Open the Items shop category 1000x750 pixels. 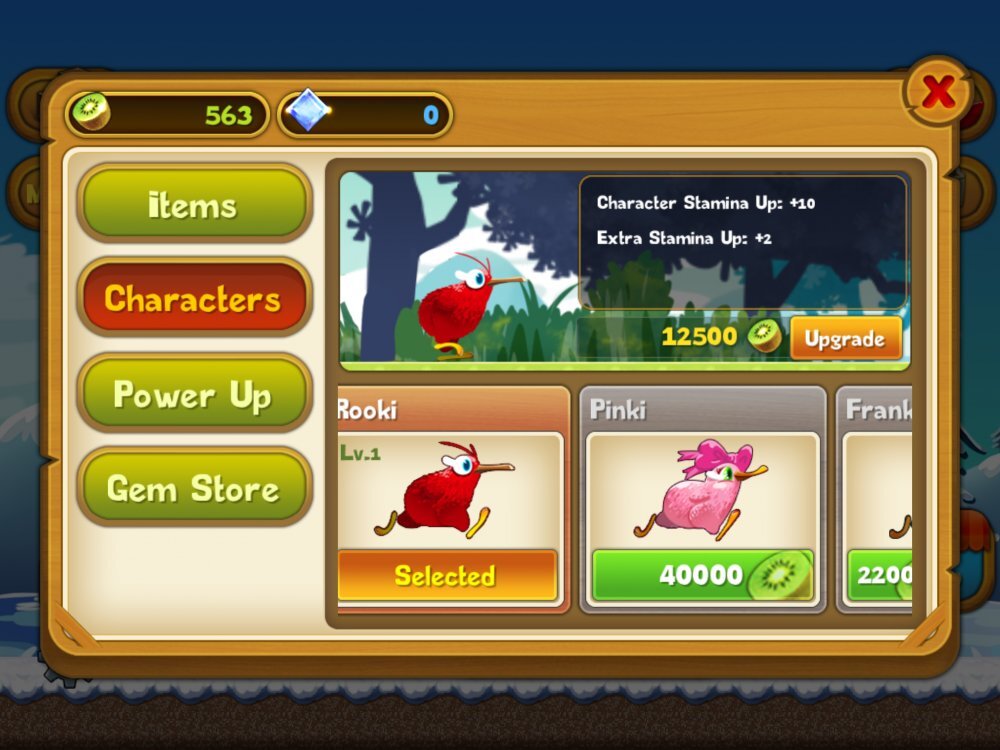click(194, 203)
